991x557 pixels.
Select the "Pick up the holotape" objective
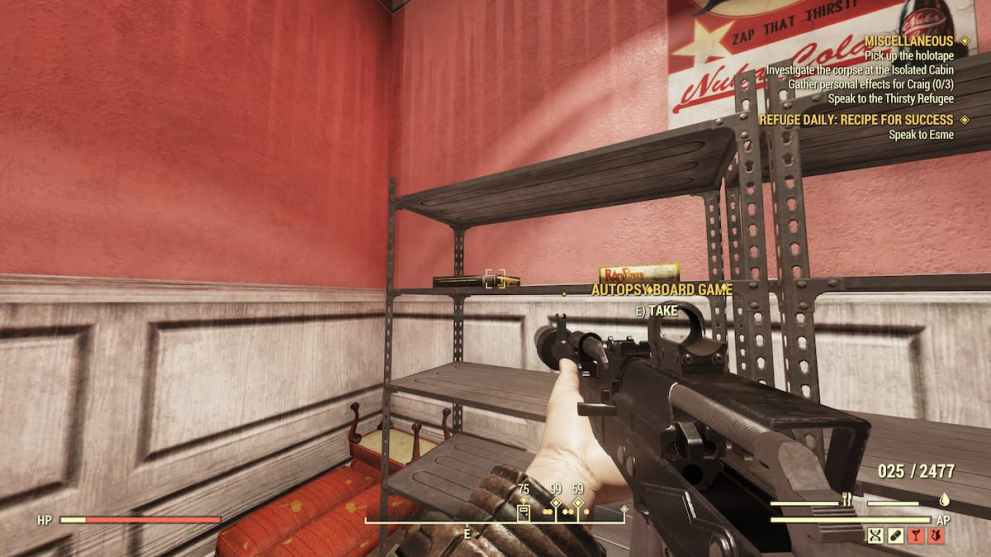click(x=909, y=56)
